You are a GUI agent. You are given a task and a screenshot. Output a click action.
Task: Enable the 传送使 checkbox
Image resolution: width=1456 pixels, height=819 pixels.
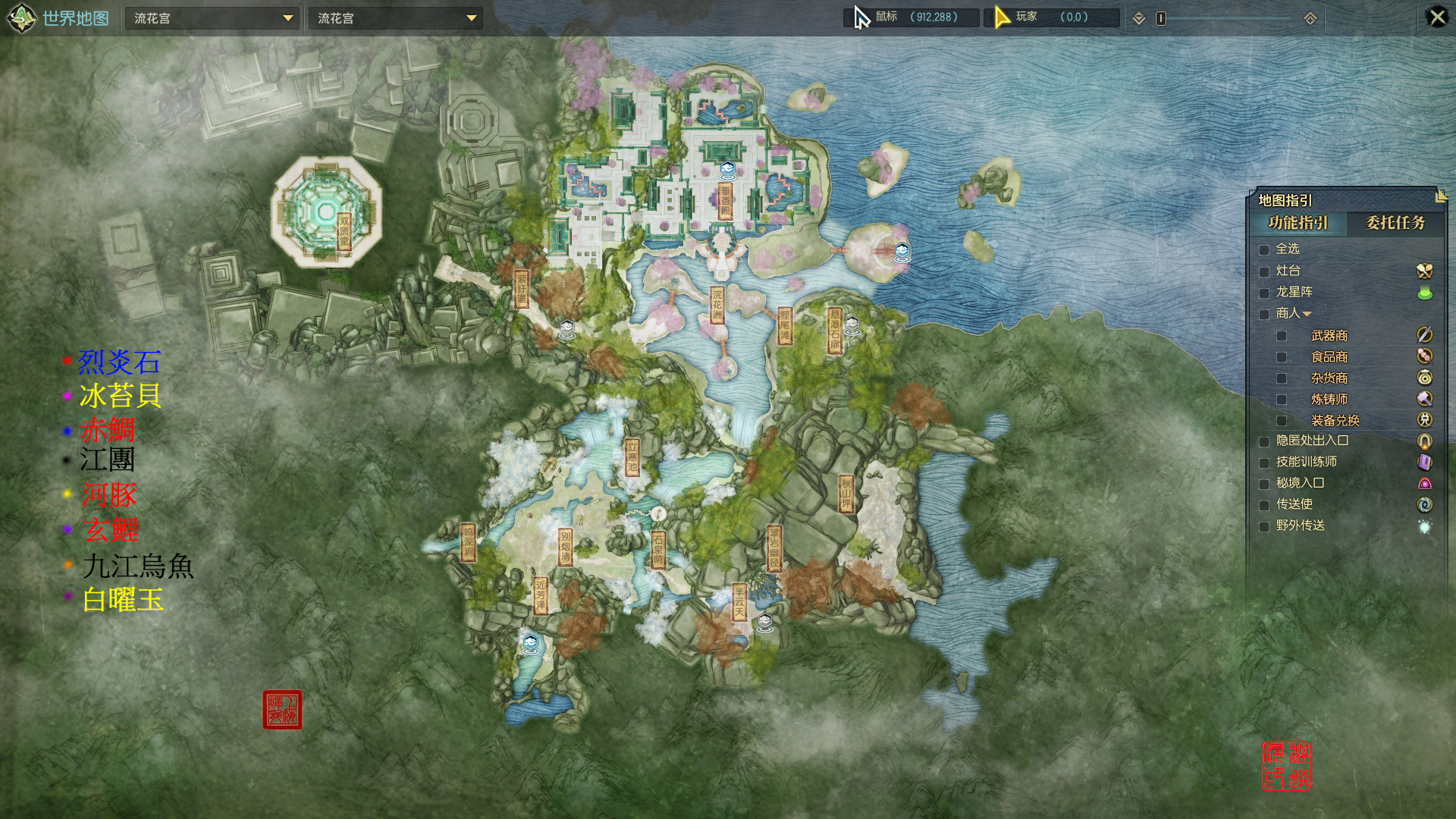[x=1264, y=505]
